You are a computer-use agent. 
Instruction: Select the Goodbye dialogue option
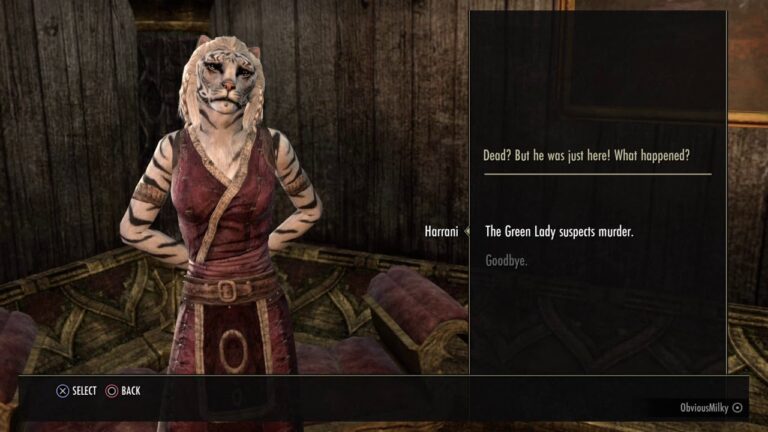click(506, 261)
